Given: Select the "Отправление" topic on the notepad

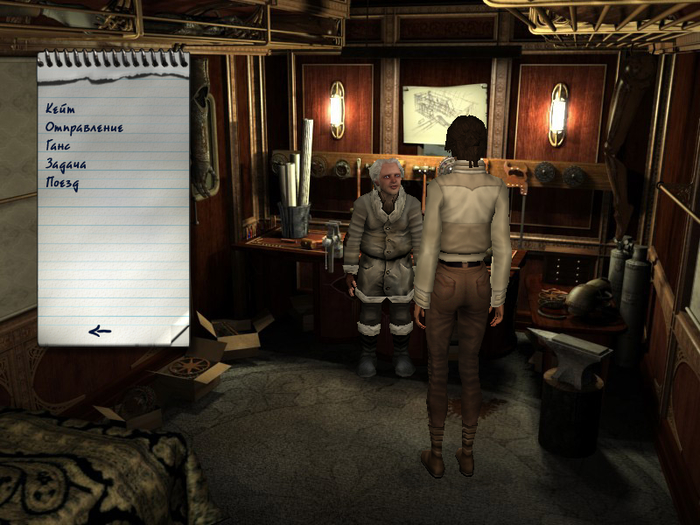Looking at the screenshot, I should click(84, 127).
